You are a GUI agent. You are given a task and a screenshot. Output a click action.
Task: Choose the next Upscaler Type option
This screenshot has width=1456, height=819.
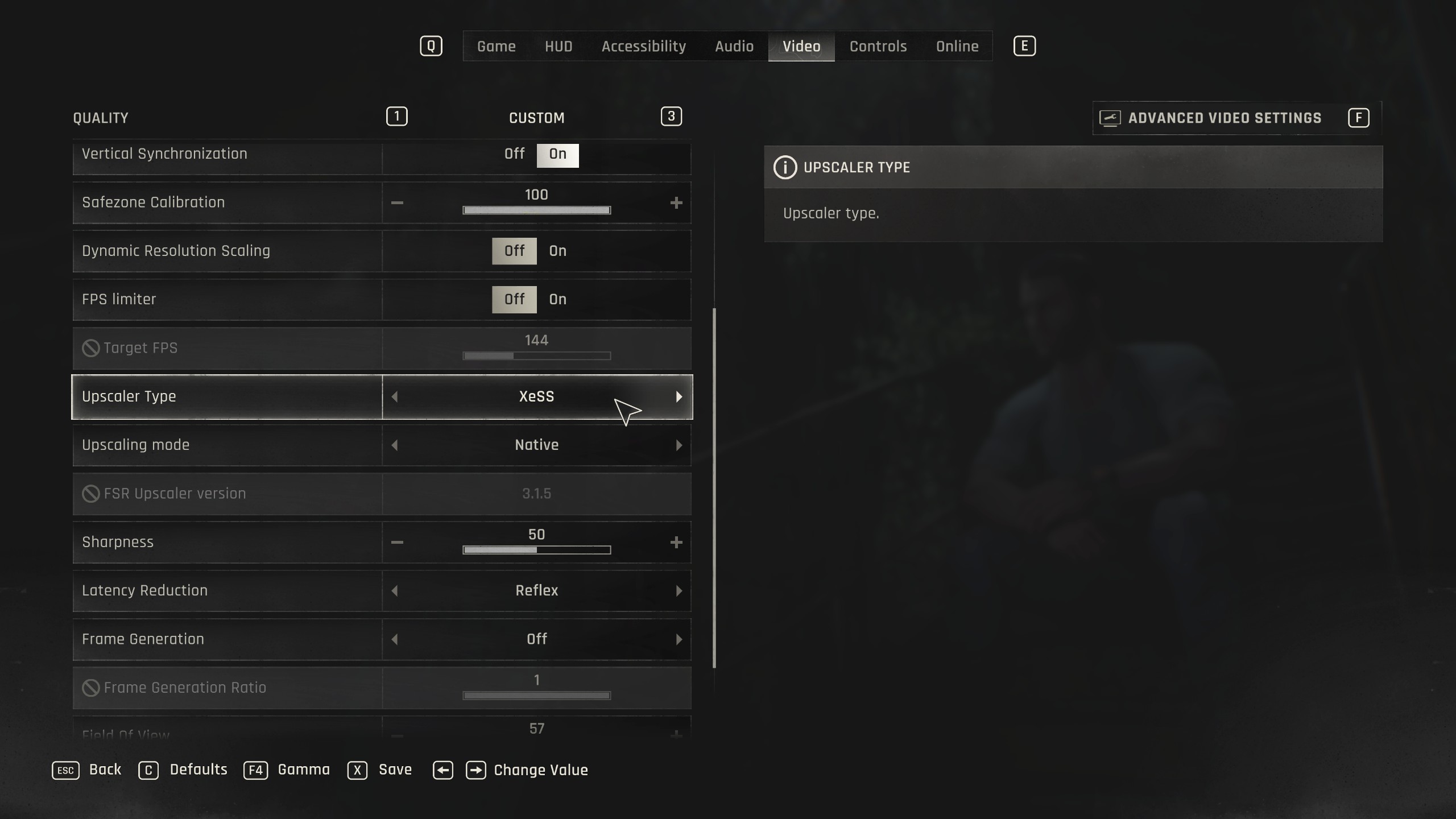click(x=679, y=397)
